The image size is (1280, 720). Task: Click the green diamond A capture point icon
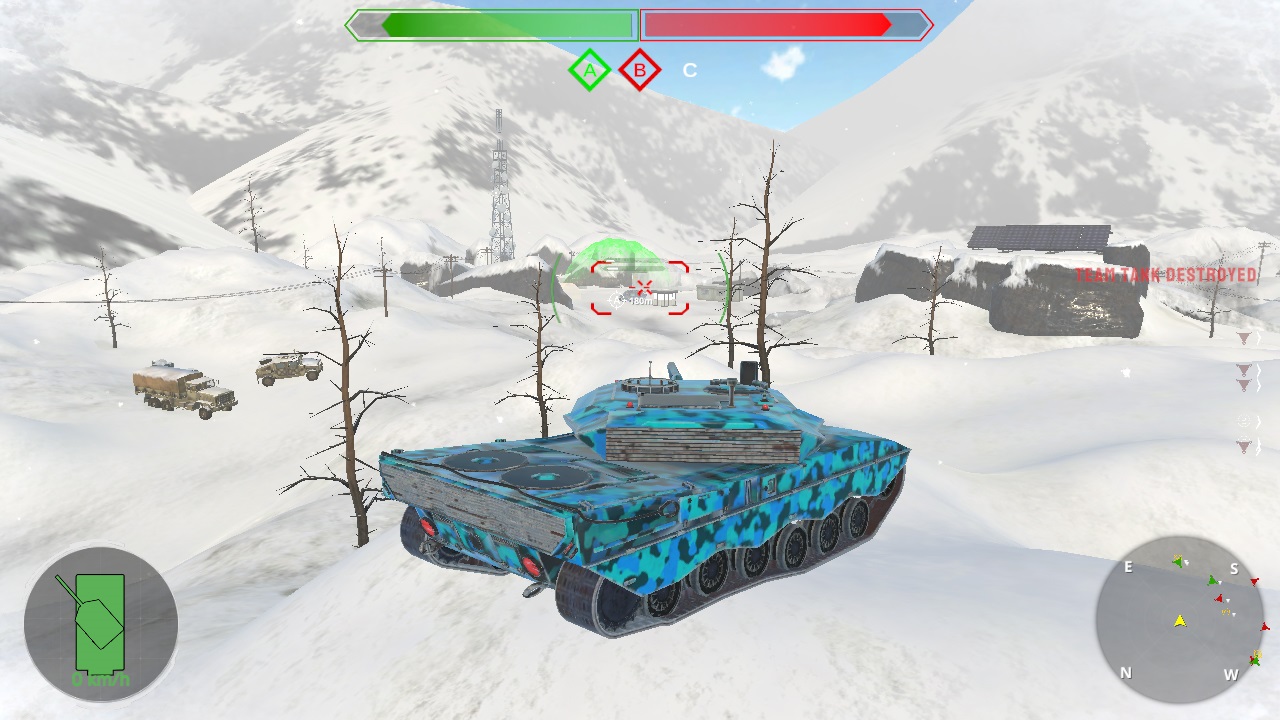click(590, 69)
